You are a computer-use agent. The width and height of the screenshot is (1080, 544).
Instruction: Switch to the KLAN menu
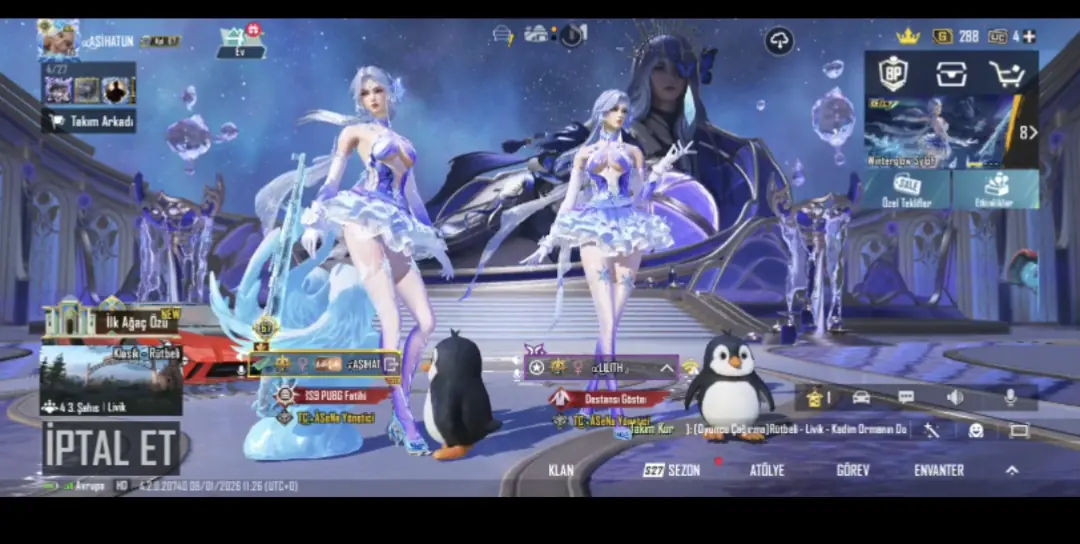click(x=561, y=470)
